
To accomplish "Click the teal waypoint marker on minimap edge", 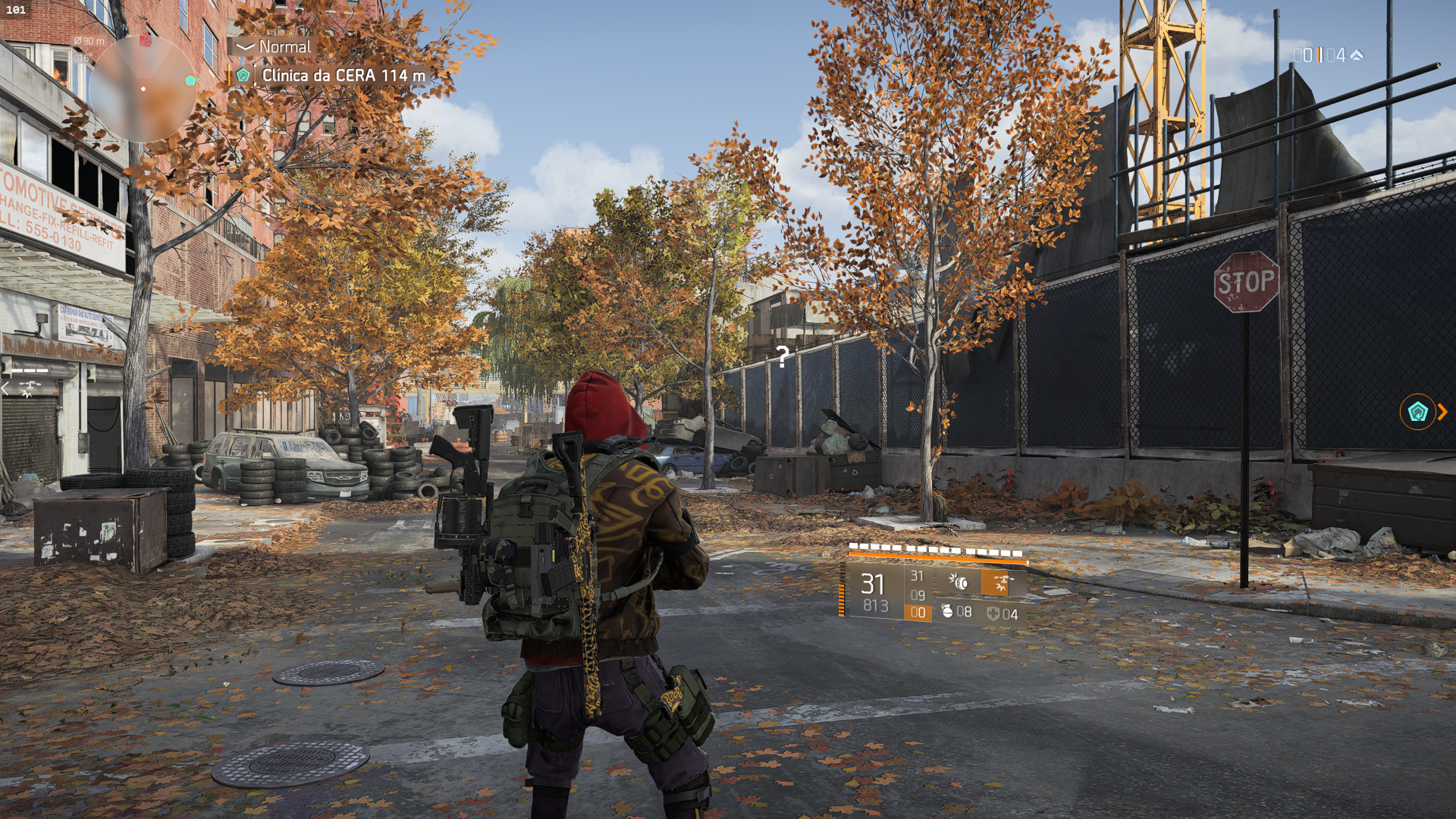I will [x=190, y=80].
